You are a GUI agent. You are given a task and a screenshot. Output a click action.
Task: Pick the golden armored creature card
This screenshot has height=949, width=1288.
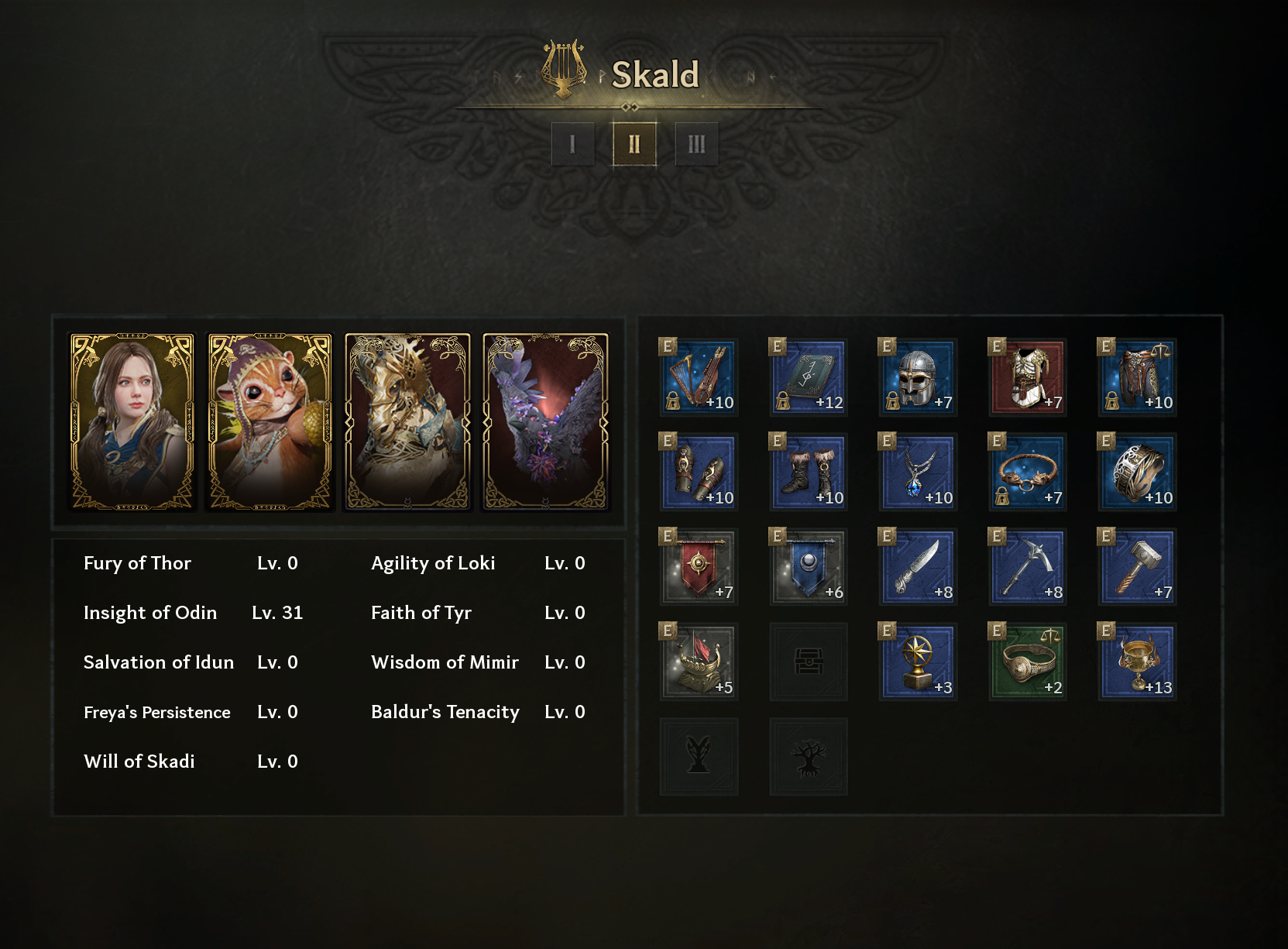click(x=407, y=422)
